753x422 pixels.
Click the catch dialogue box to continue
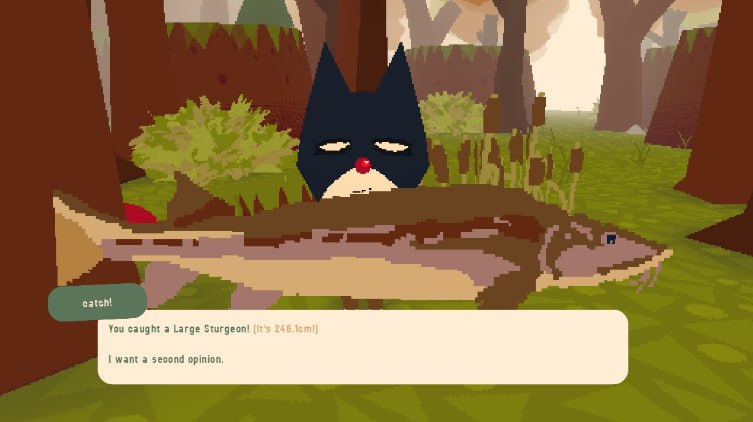(x=362, y=347)
